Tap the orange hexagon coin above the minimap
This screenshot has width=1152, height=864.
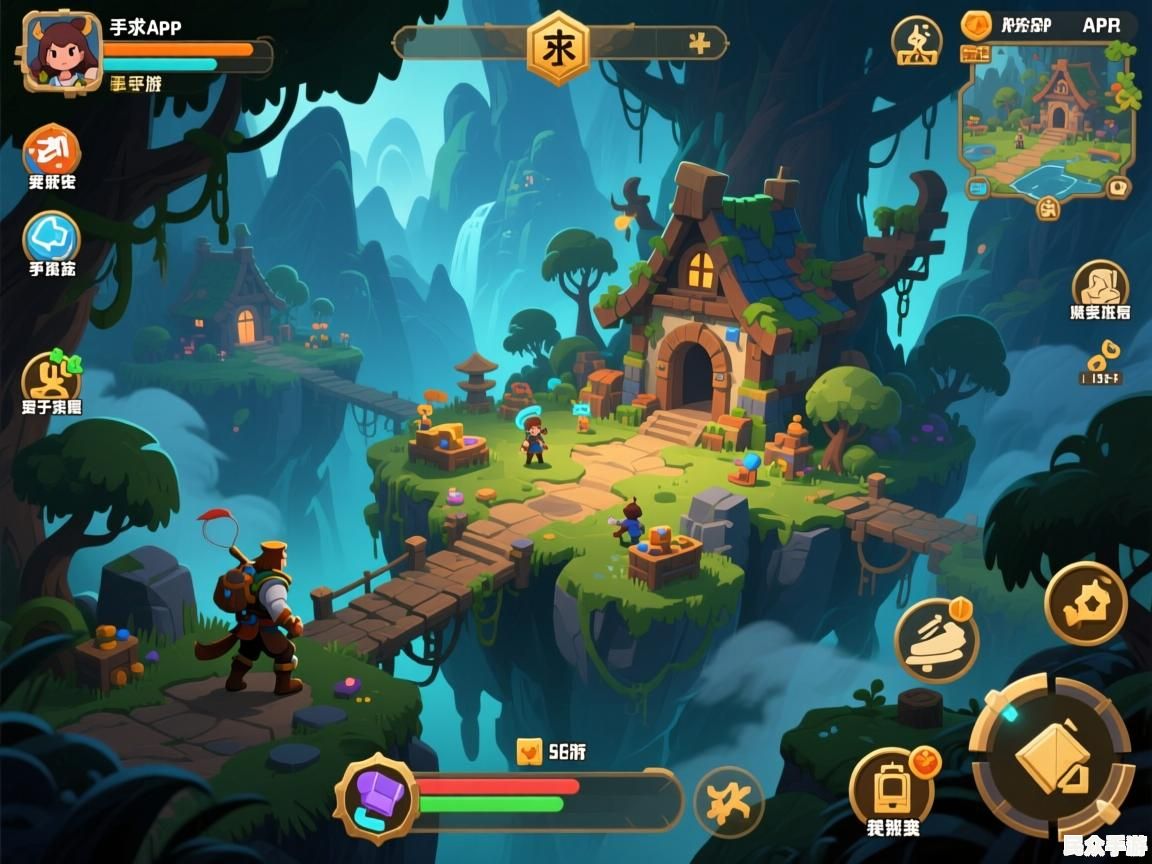click(x=975, y=25)
